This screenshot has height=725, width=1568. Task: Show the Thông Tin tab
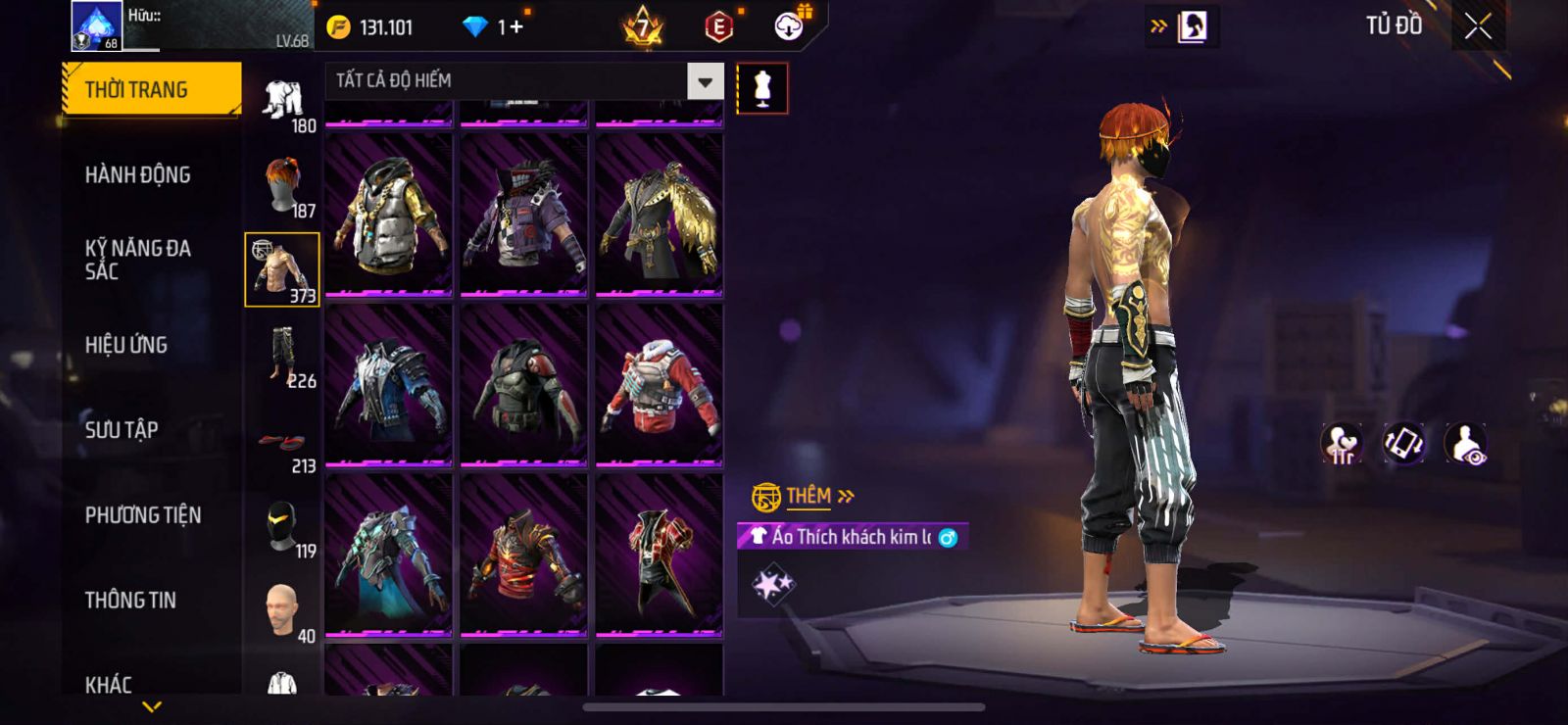point(130,601)
